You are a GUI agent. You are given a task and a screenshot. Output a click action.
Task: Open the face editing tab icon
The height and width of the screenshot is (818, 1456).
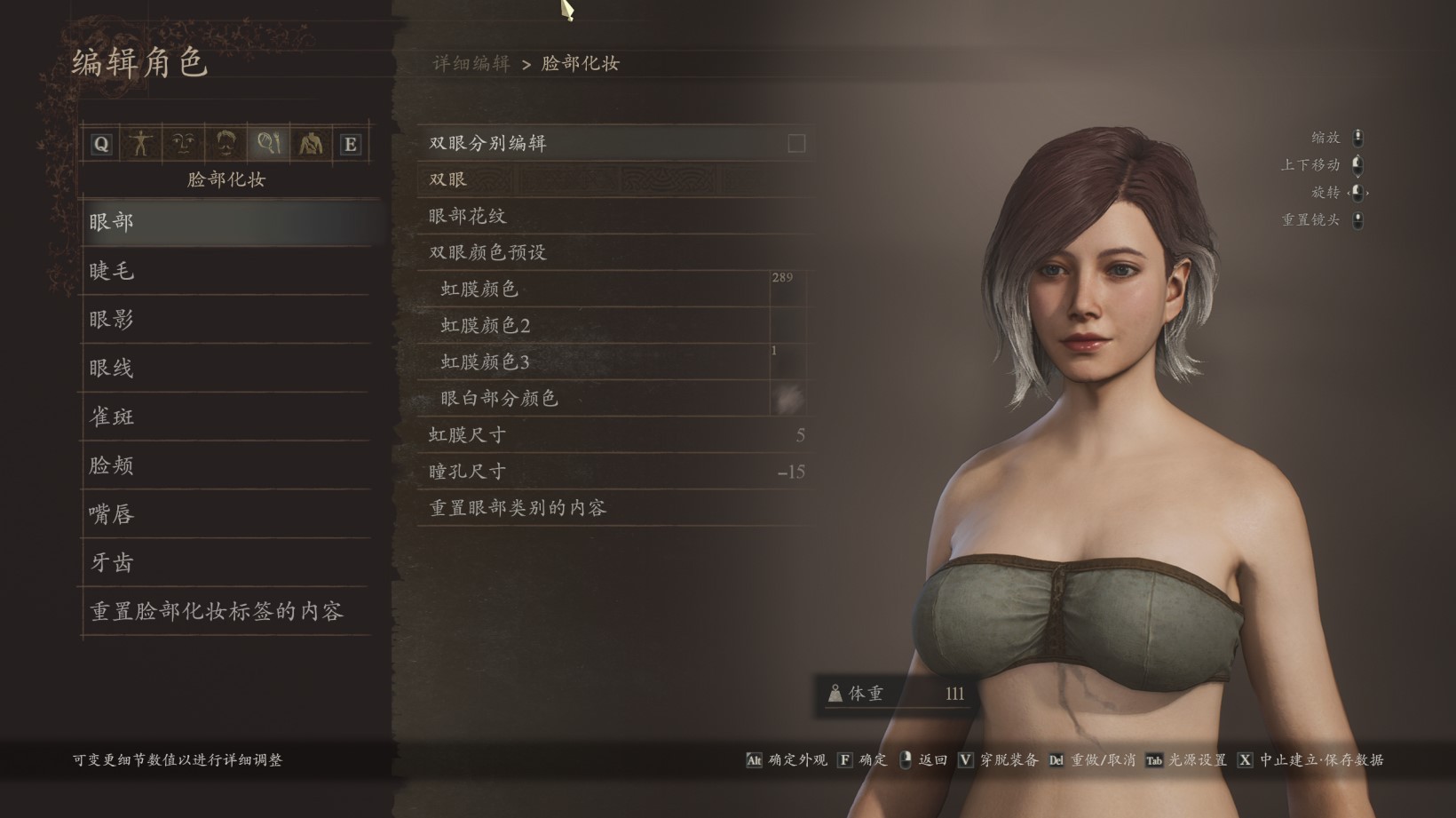pos(185,144)
